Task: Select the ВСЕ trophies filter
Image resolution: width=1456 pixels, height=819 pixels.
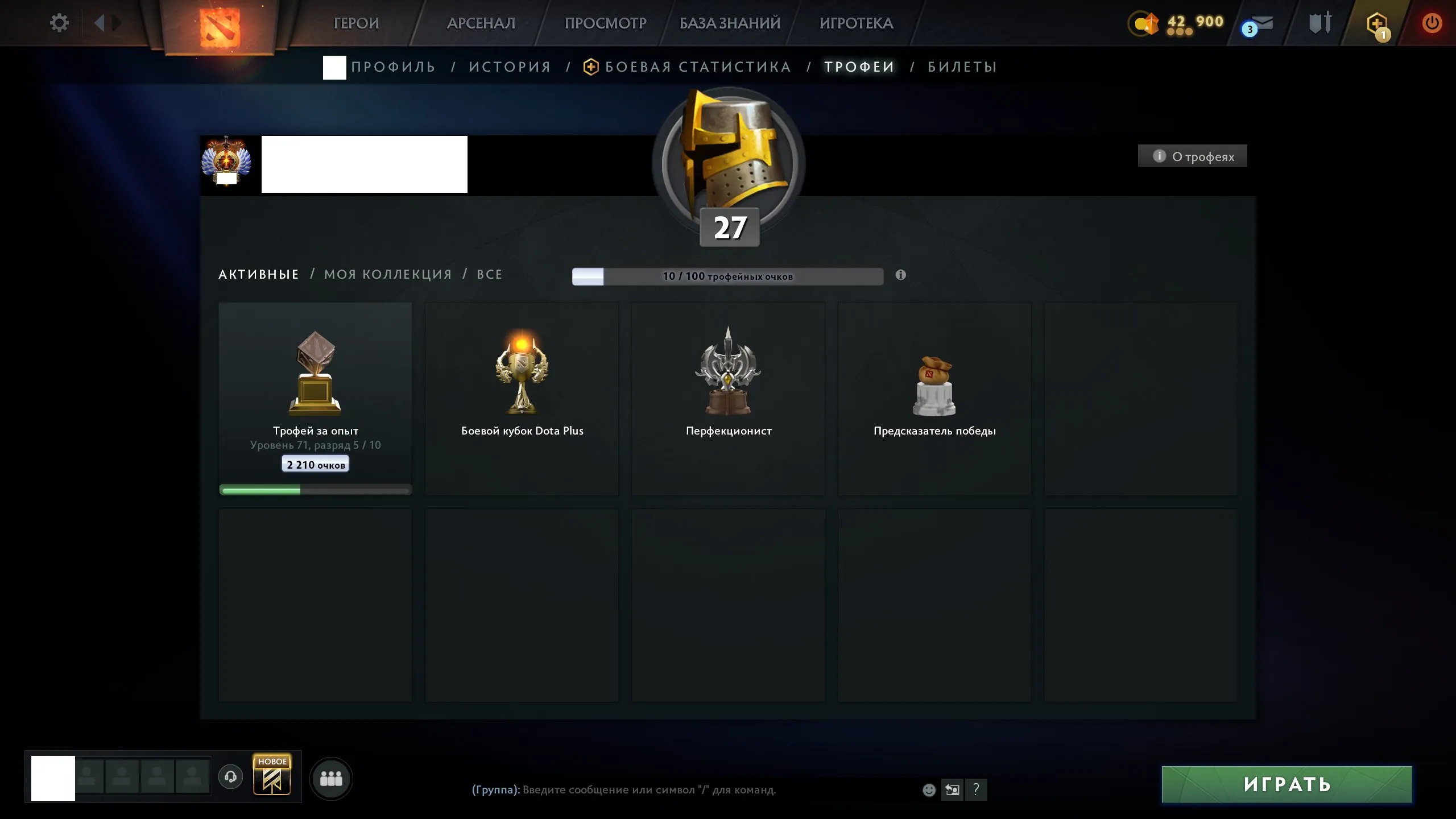Action: coord(489,274)
